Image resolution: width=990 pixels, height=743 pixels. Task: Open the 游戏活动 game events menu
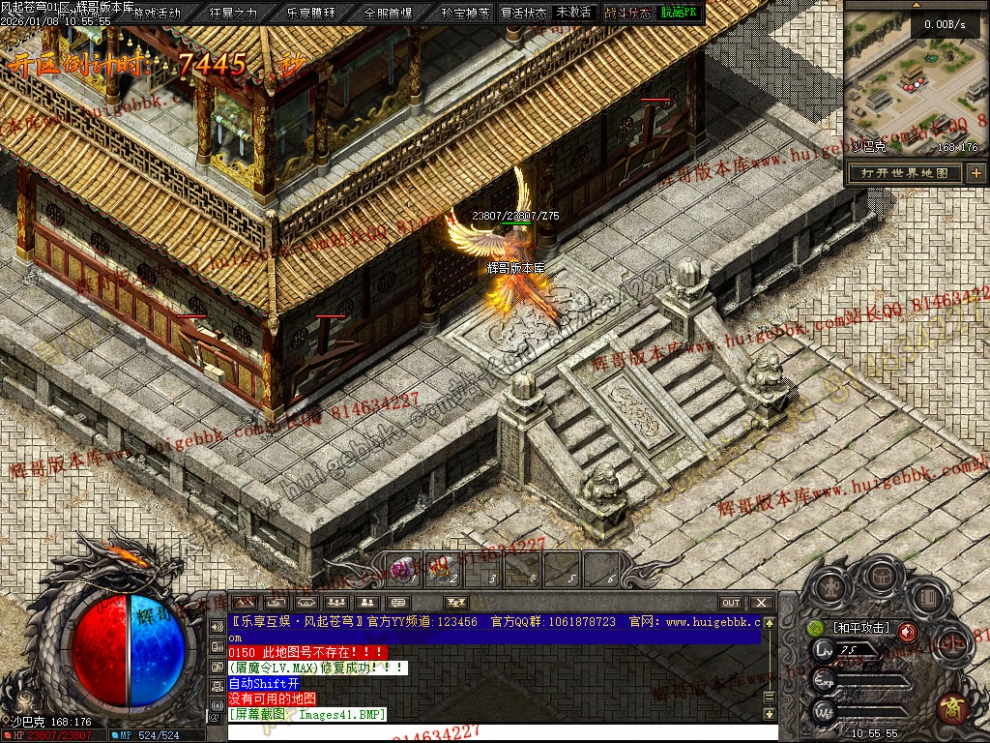pos(158,13)
